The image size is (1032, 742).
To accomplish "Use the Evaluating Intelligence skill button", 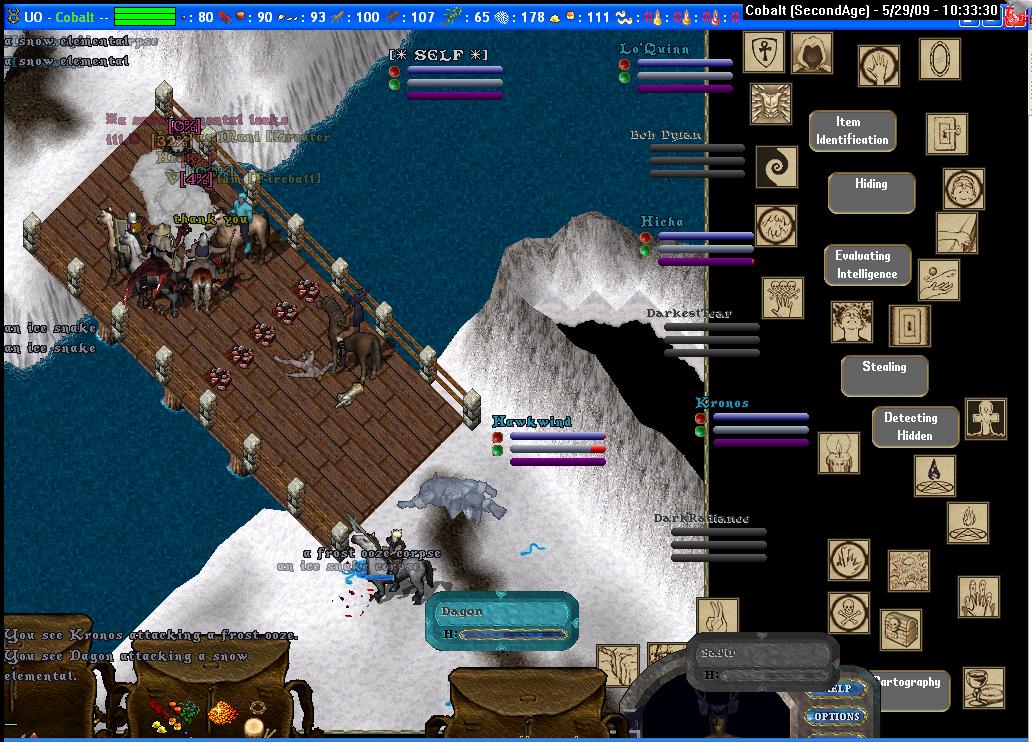I will coord(867,266).
